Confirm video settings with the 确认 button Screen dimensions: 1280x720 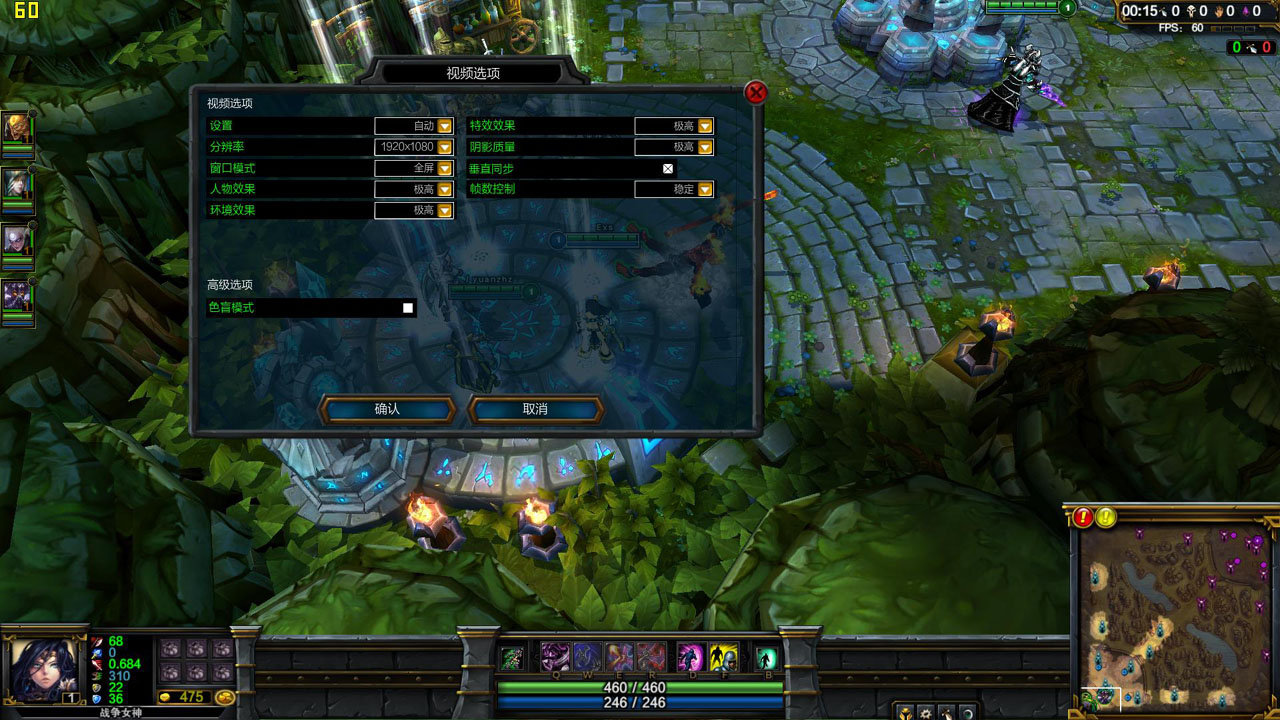pos(387,409)
